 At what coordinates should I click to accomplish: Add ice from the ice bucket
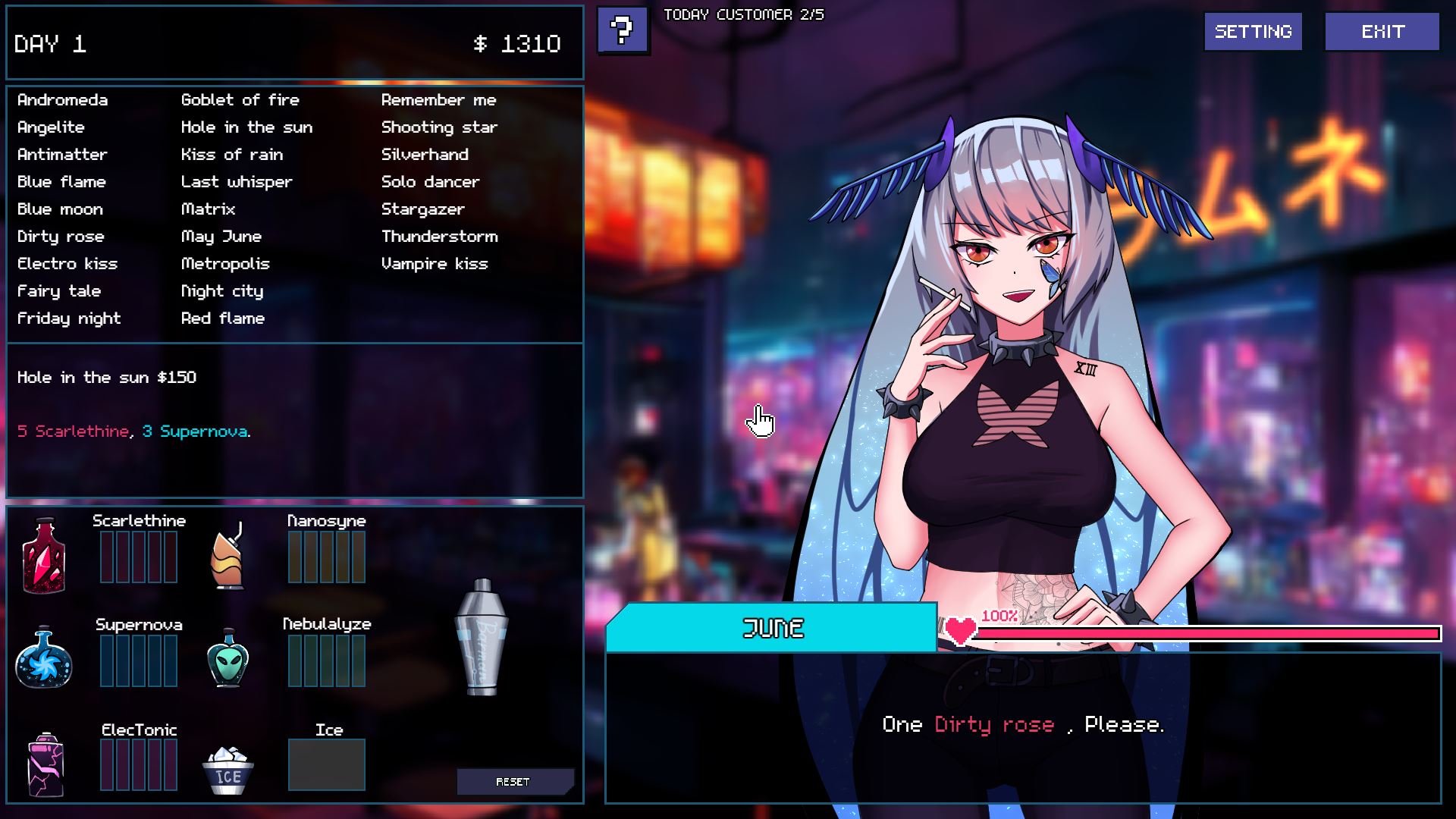coord(227,771)
